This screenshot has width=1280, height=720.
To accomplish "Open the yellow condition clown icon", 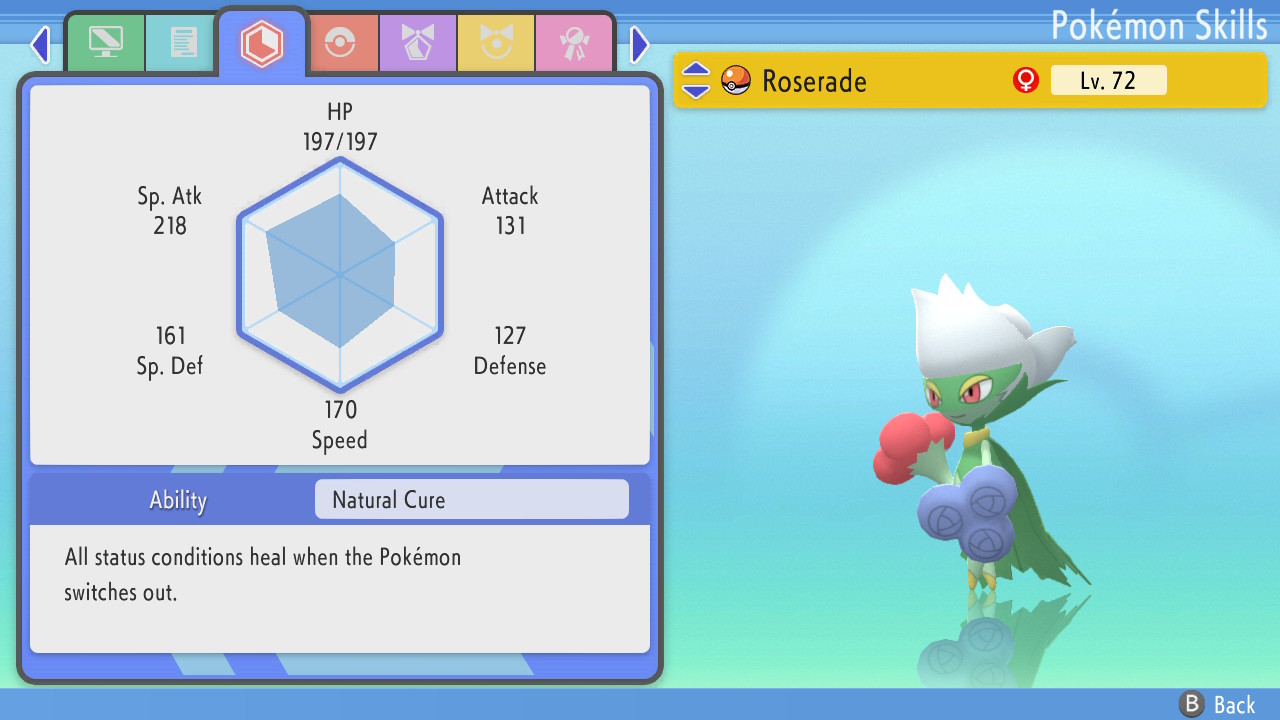I will (496, 42).
